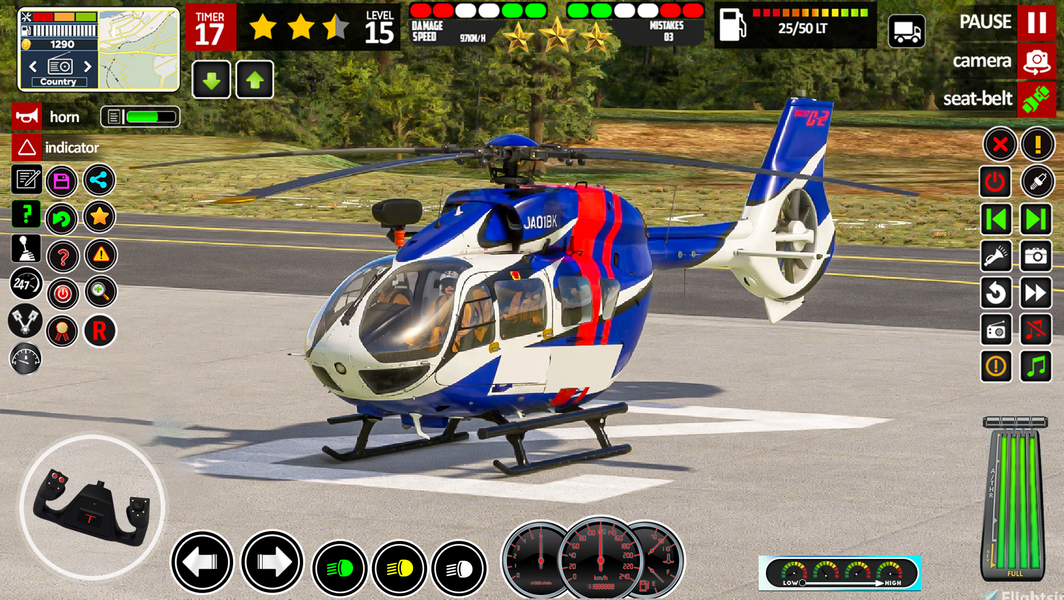The image size is (1064, 600).
Task: Click the green down arrow button
Action: point(211,80)
